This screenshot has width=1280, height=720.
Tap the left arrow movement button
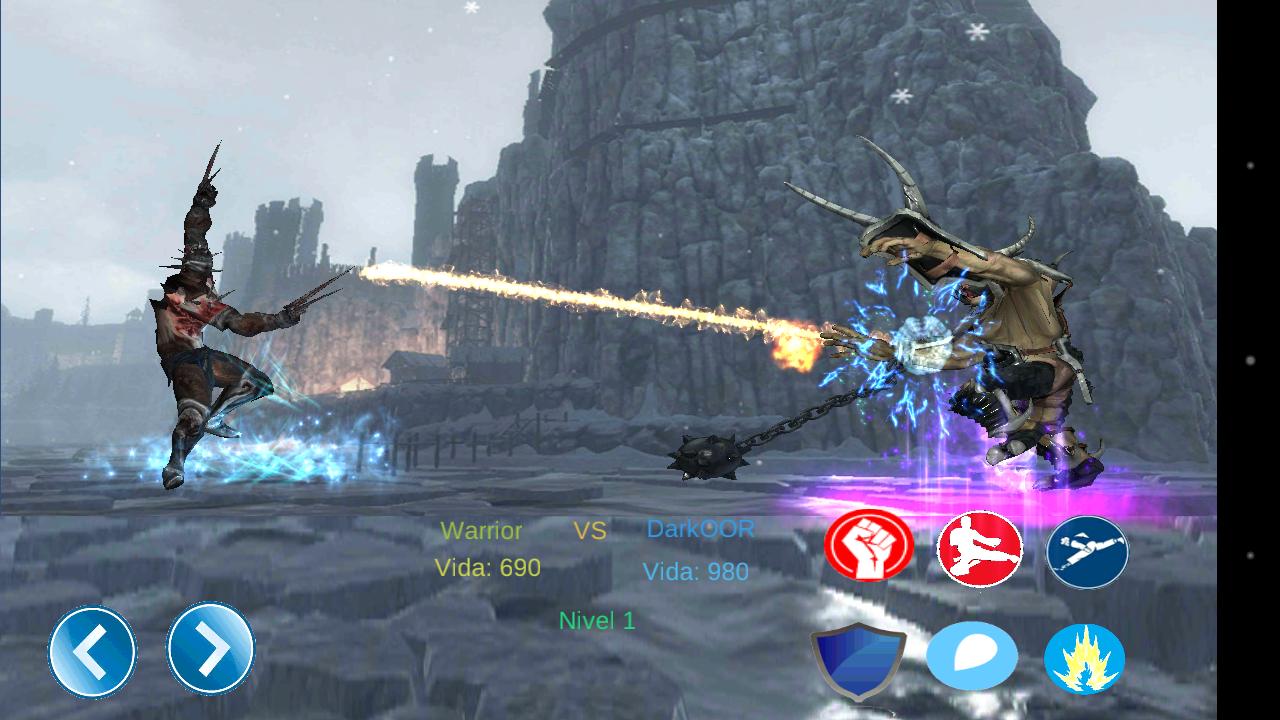click(92, 652)
